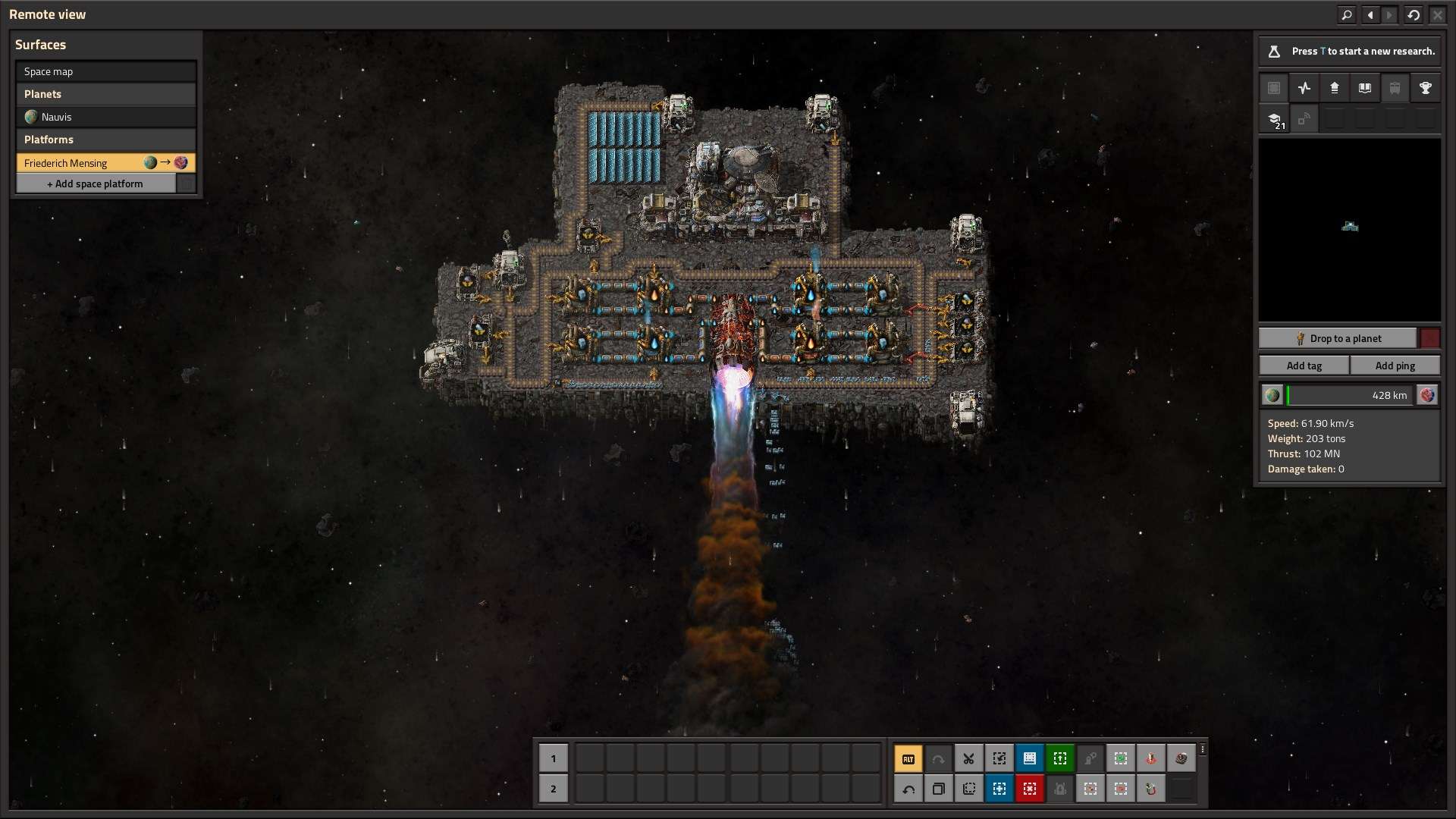Toggle the ALT mode shortcut button
The width and height of the screenshot is (1456, 819).
coord(908,758)
